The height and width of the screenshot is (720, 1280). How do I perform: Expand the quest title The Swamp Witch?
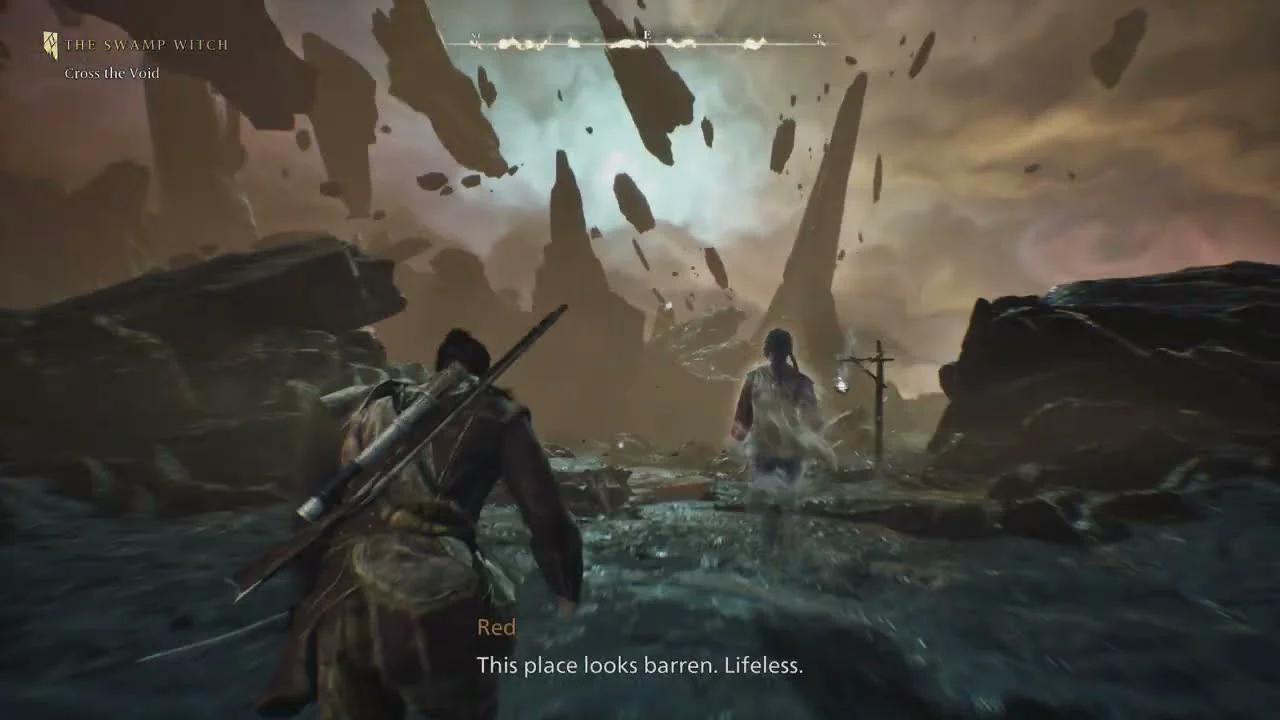click(x=146, y=44)
